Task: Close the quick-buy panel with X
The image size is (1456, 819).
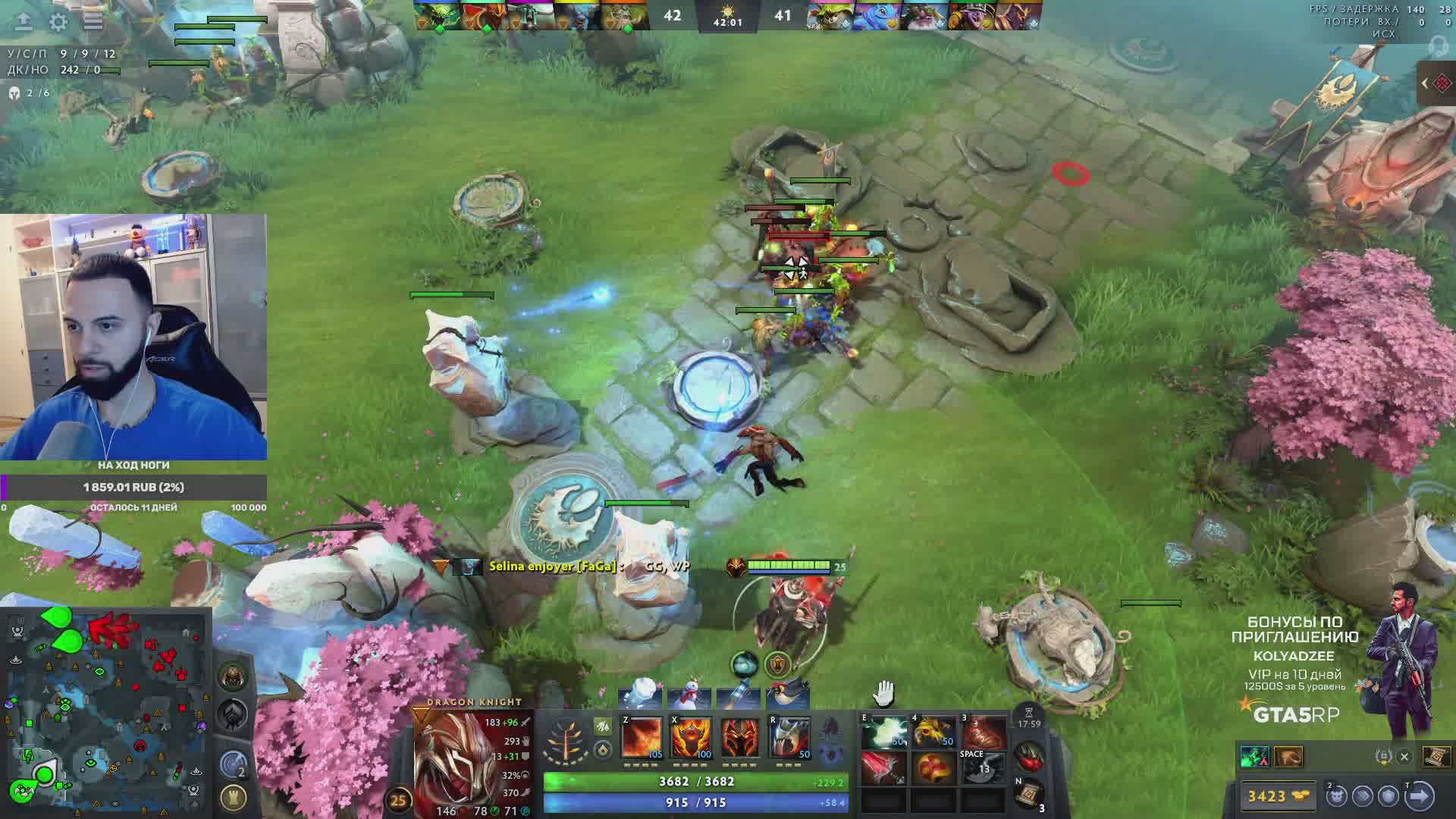Action: tap(1404, 757)
